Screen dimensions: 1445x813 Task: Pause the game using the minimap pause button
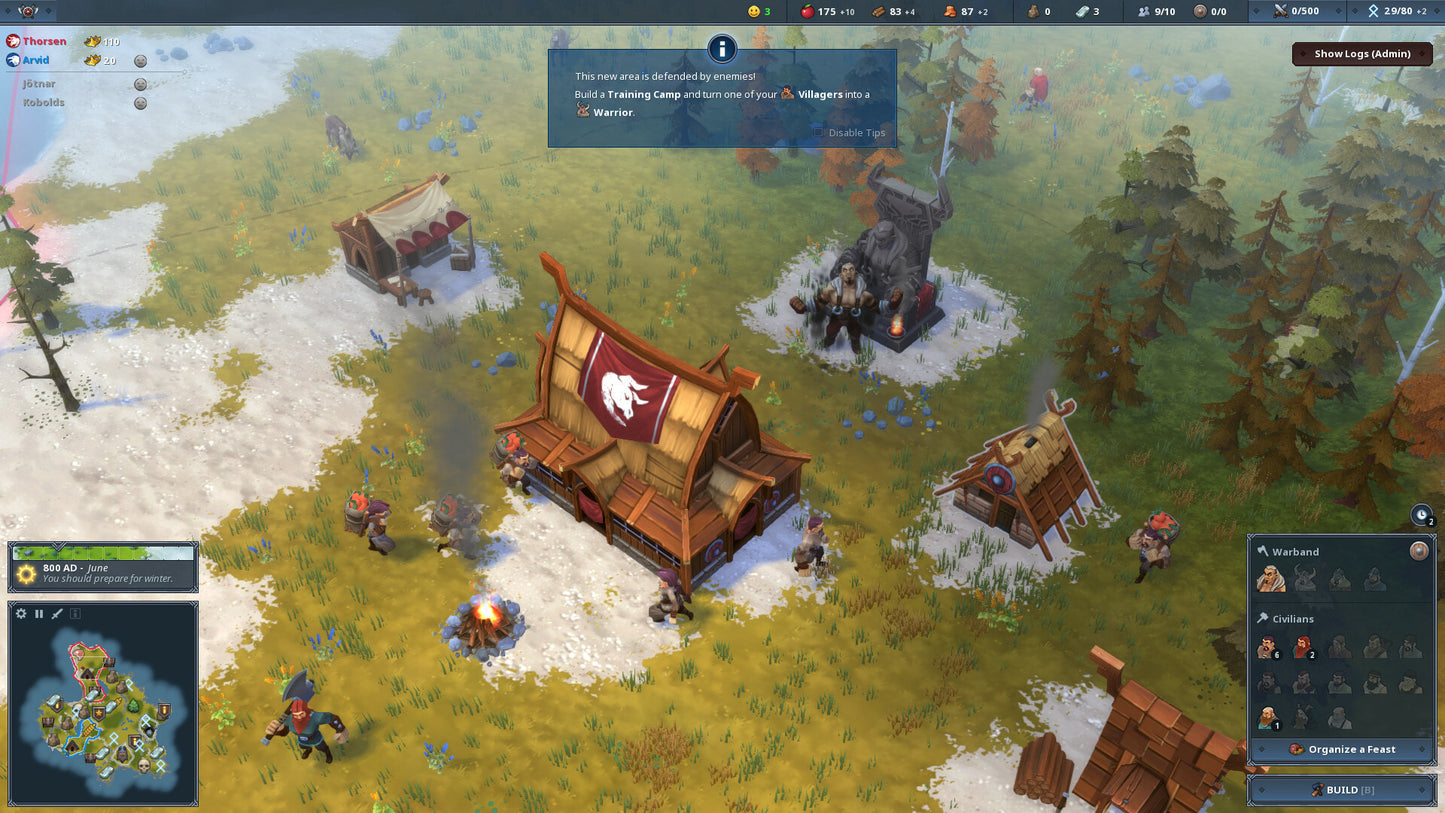(x=39, y=614)
